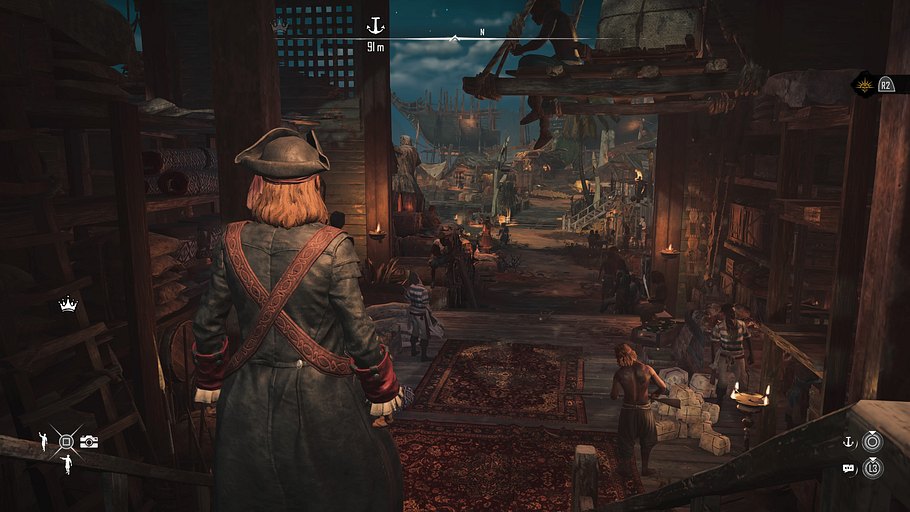The height and width of the screenshot is (512, 910).
Task: Activate the sunburst emblem icon
Action: [864, 85]
